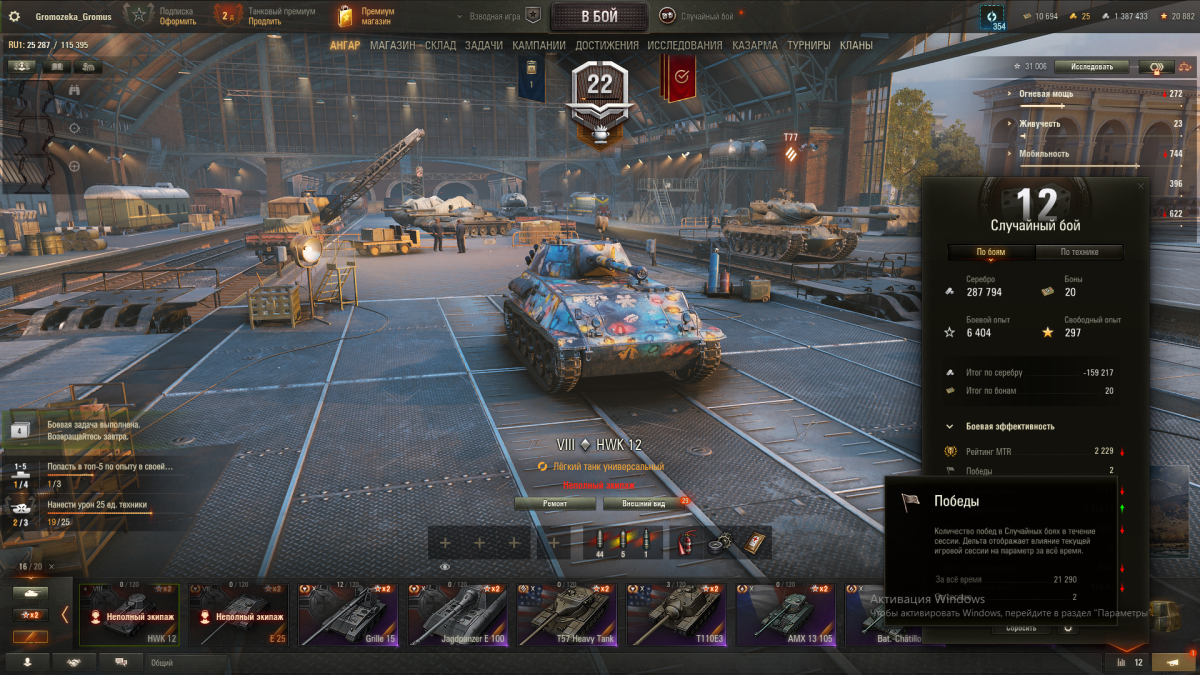Open the КЛАНЫ menu
1200x675 pixels.
856,45
